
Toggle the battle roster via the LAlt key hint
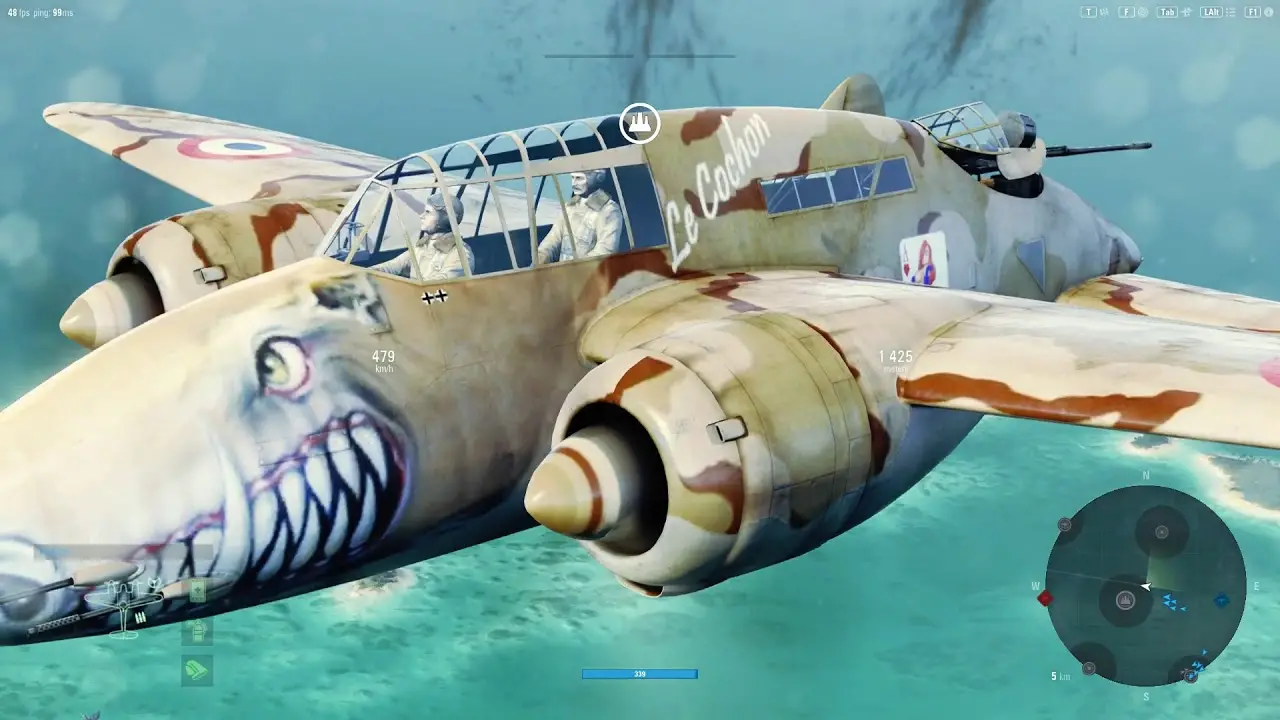[1211, 13]
